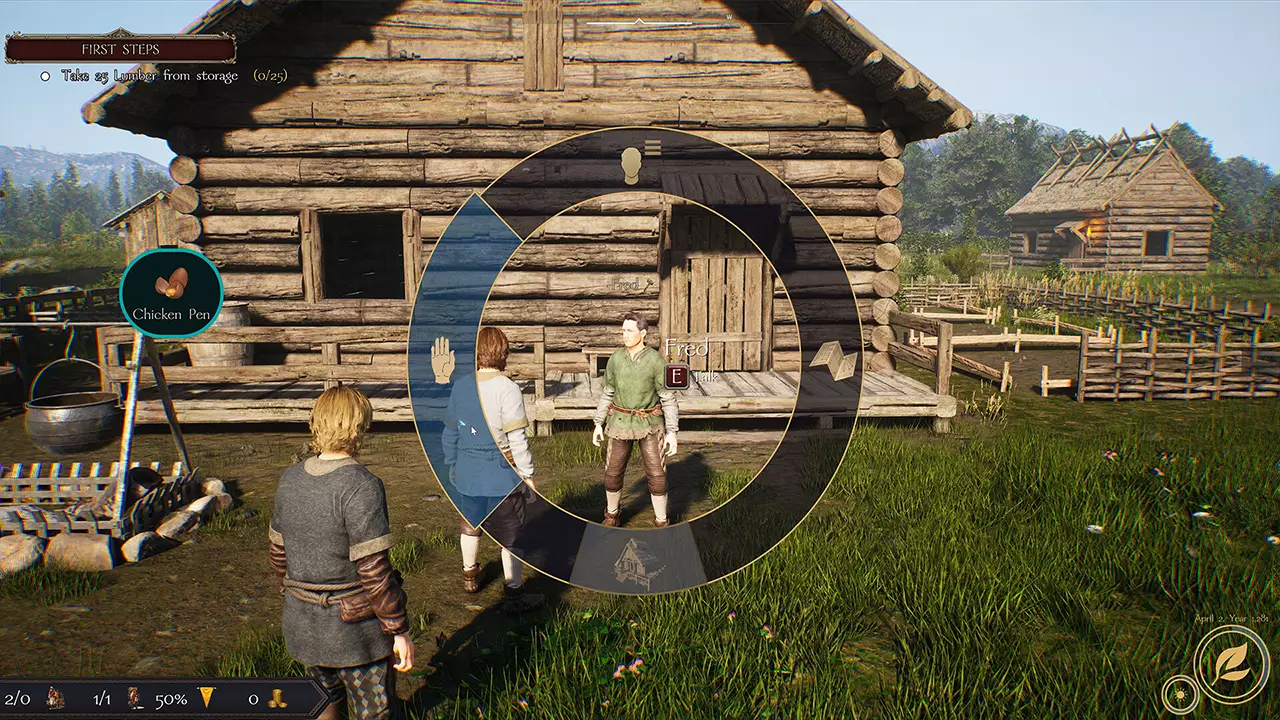Select the hand icon on the radial menu
This screenshot has height=720, width=1280.
(x=442, y=360)
